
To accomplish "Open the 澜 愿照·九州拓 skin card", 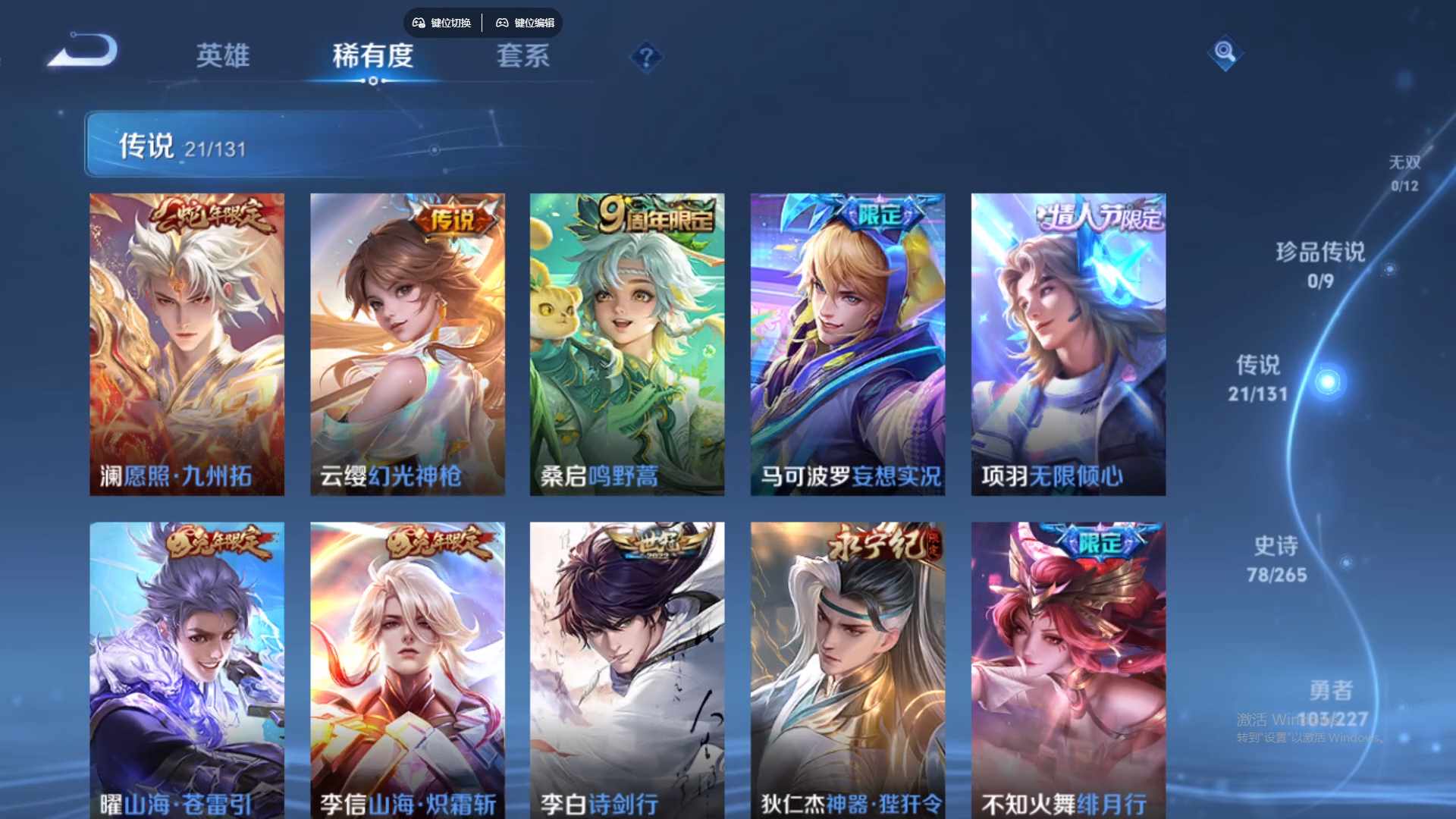I will [x=187, y=341].
